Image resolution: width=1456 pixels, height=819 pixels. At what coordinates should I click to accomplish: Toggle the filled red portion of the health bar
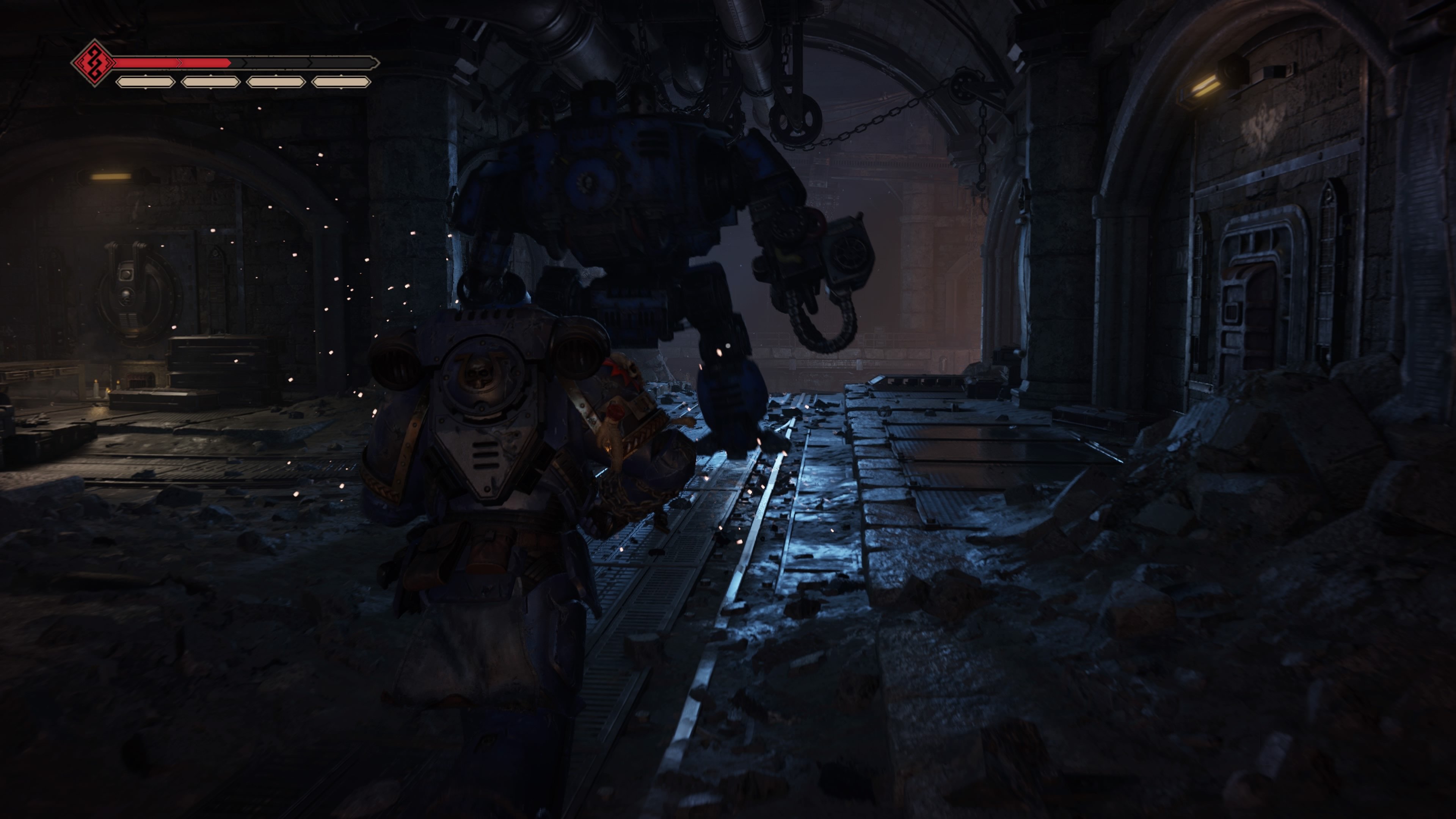coord(169,62)
